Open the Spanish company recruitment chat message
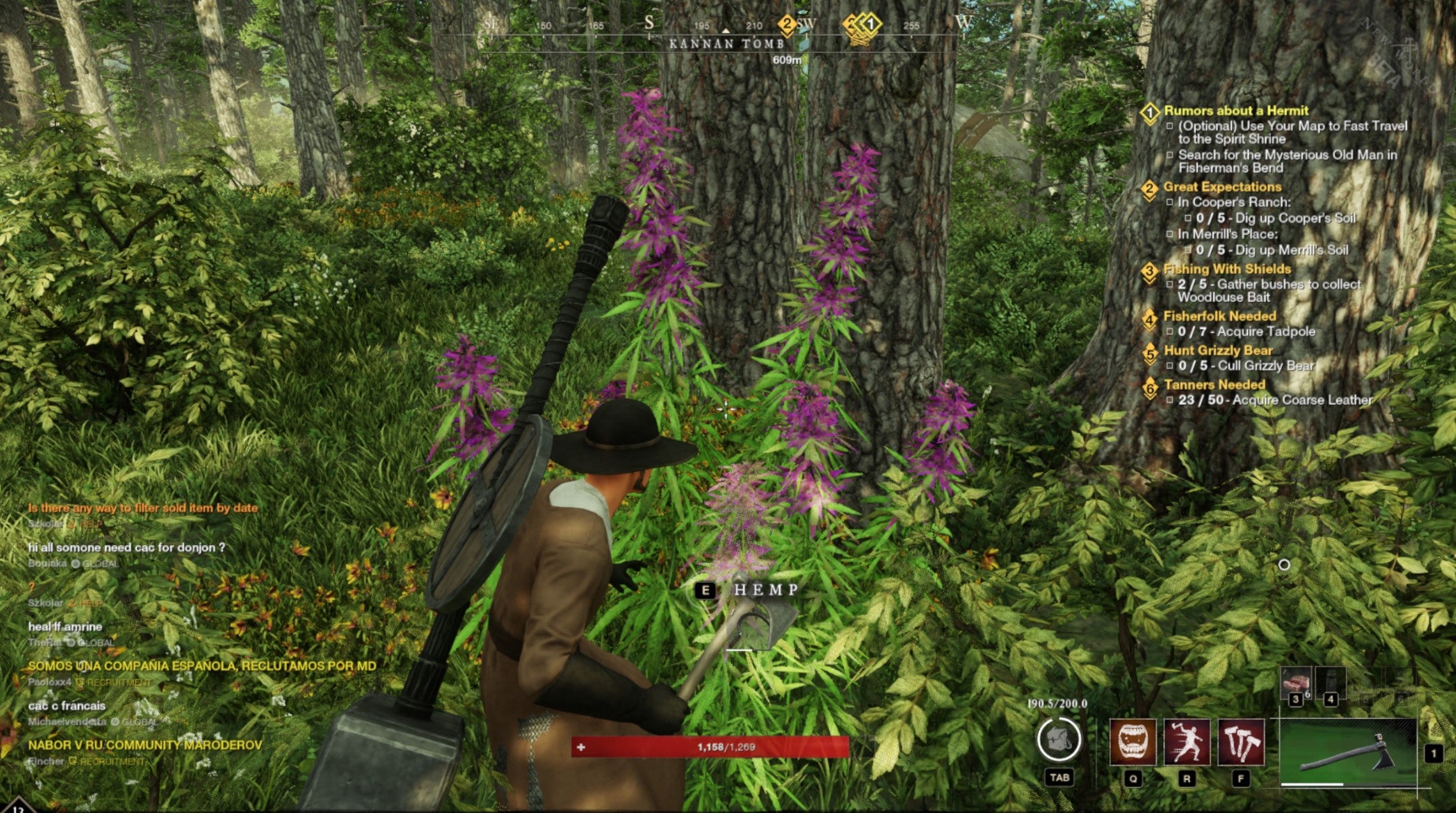The width and height of the screenshot is (1456, 813). pyautogui.click(x=202, y=666)
